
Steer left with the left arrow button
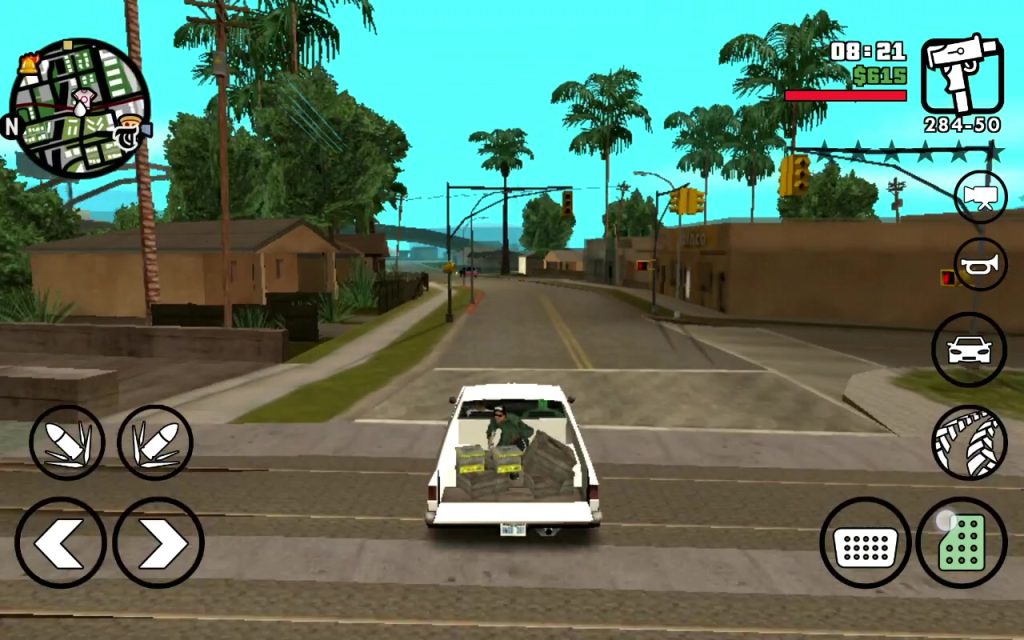[60, 543]
